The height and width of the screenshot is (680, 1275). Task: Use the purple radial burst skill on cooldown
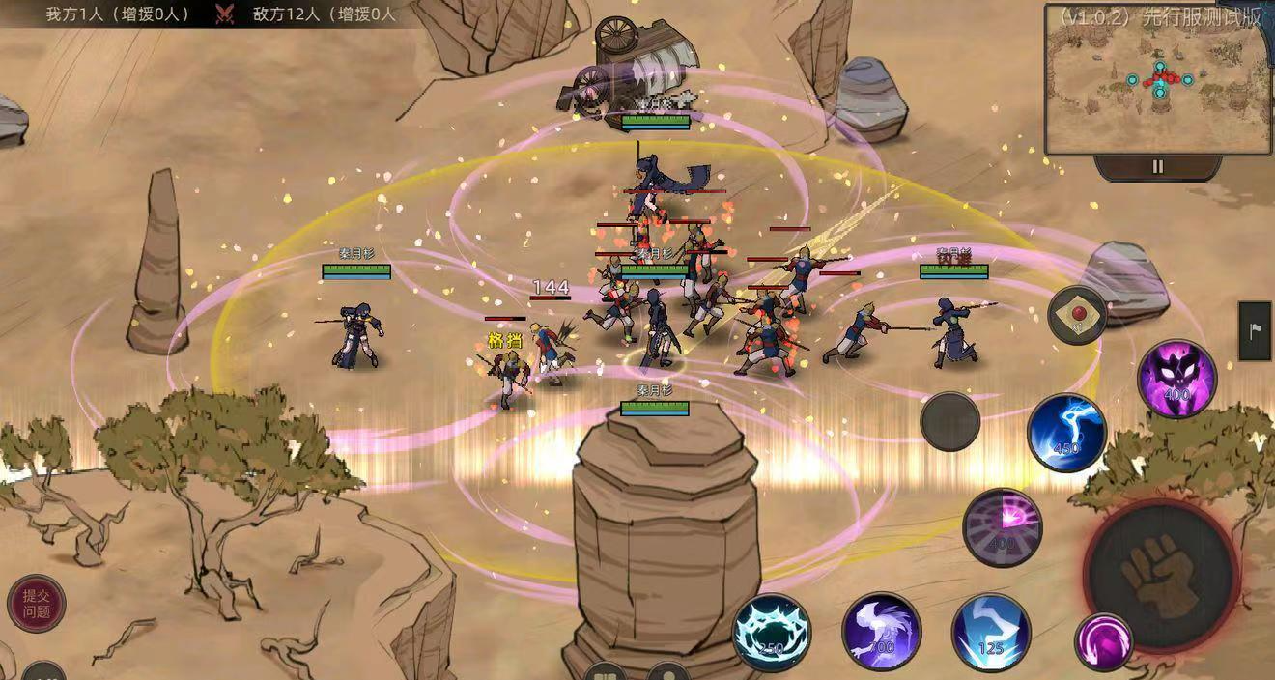pos(1002,528)
